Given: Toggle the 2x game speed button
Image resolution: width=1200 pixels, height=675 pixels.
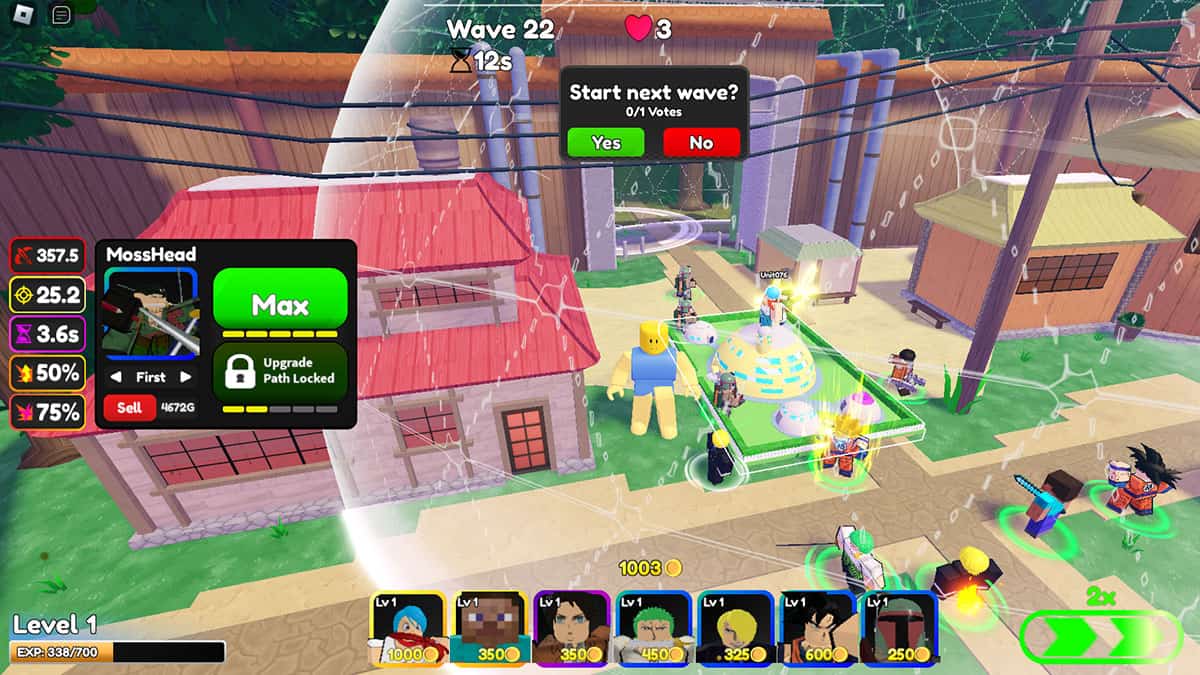Looking at the screenshot, I should pyautogui.click(x=1100, y=636).
